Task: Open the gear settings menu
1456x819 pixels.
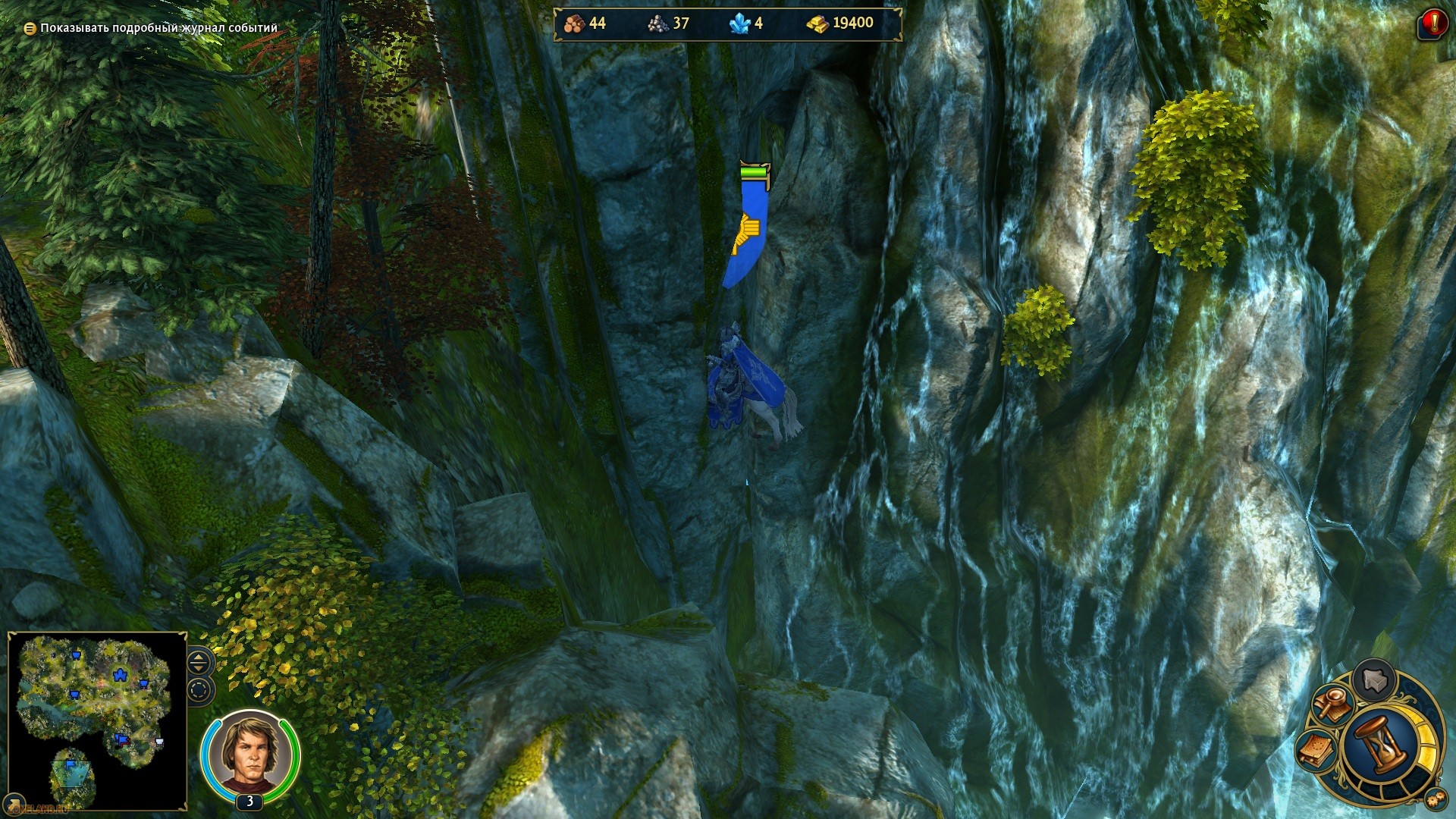Action: click(x=1435, y=799)
